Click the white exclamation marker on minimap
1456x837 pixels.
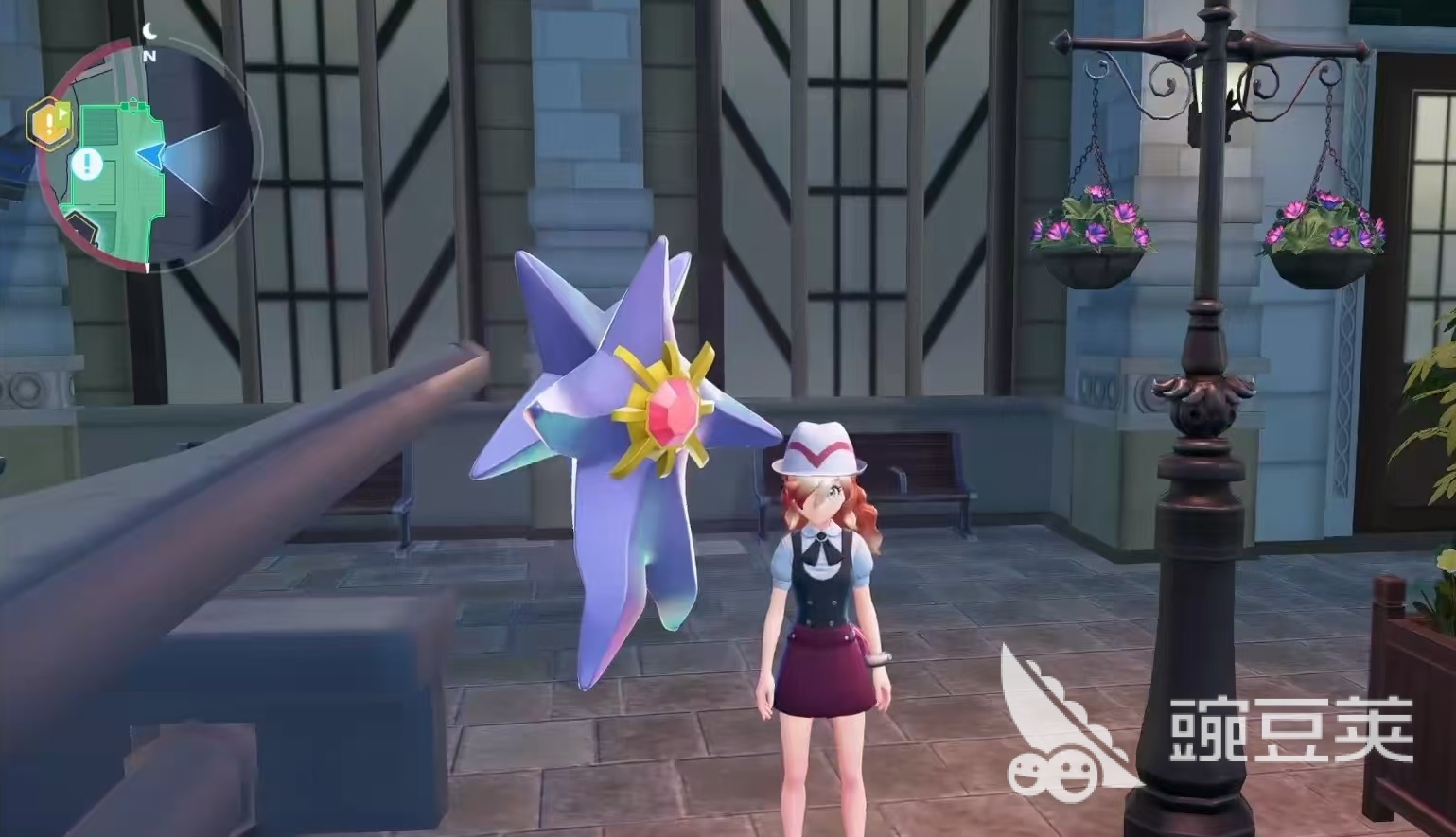(88, 165)
